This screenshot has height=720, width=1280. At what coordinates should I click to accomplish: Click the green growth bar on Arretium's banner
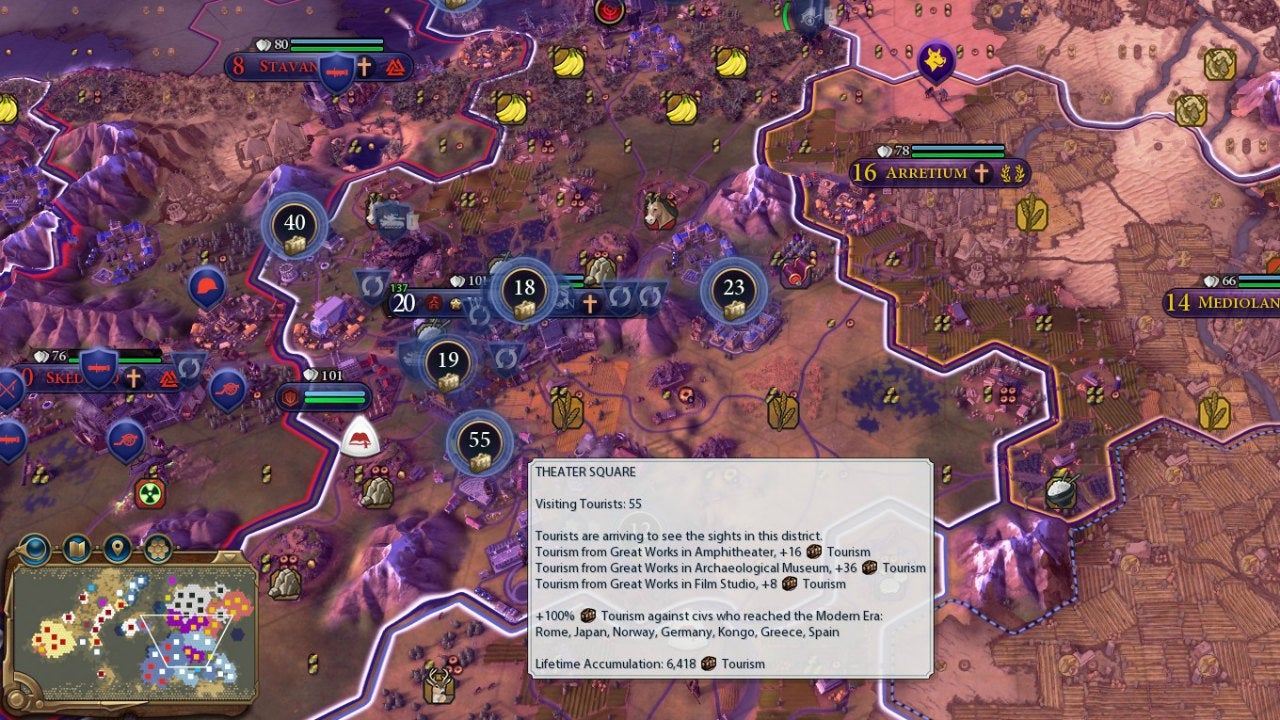[x=957, y=154]
